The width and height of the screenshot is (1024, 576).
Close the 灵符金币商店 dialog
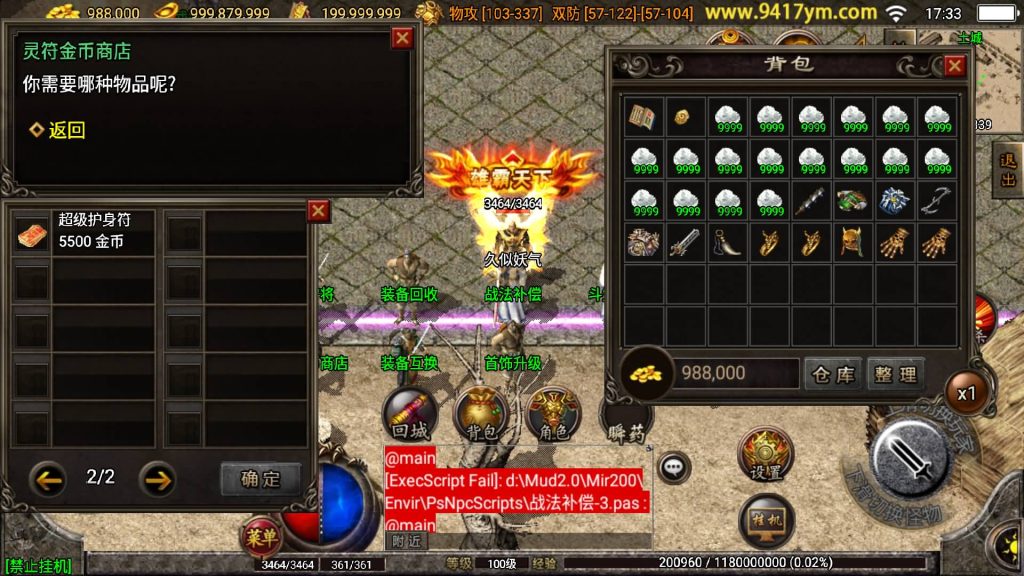(402, 38)
